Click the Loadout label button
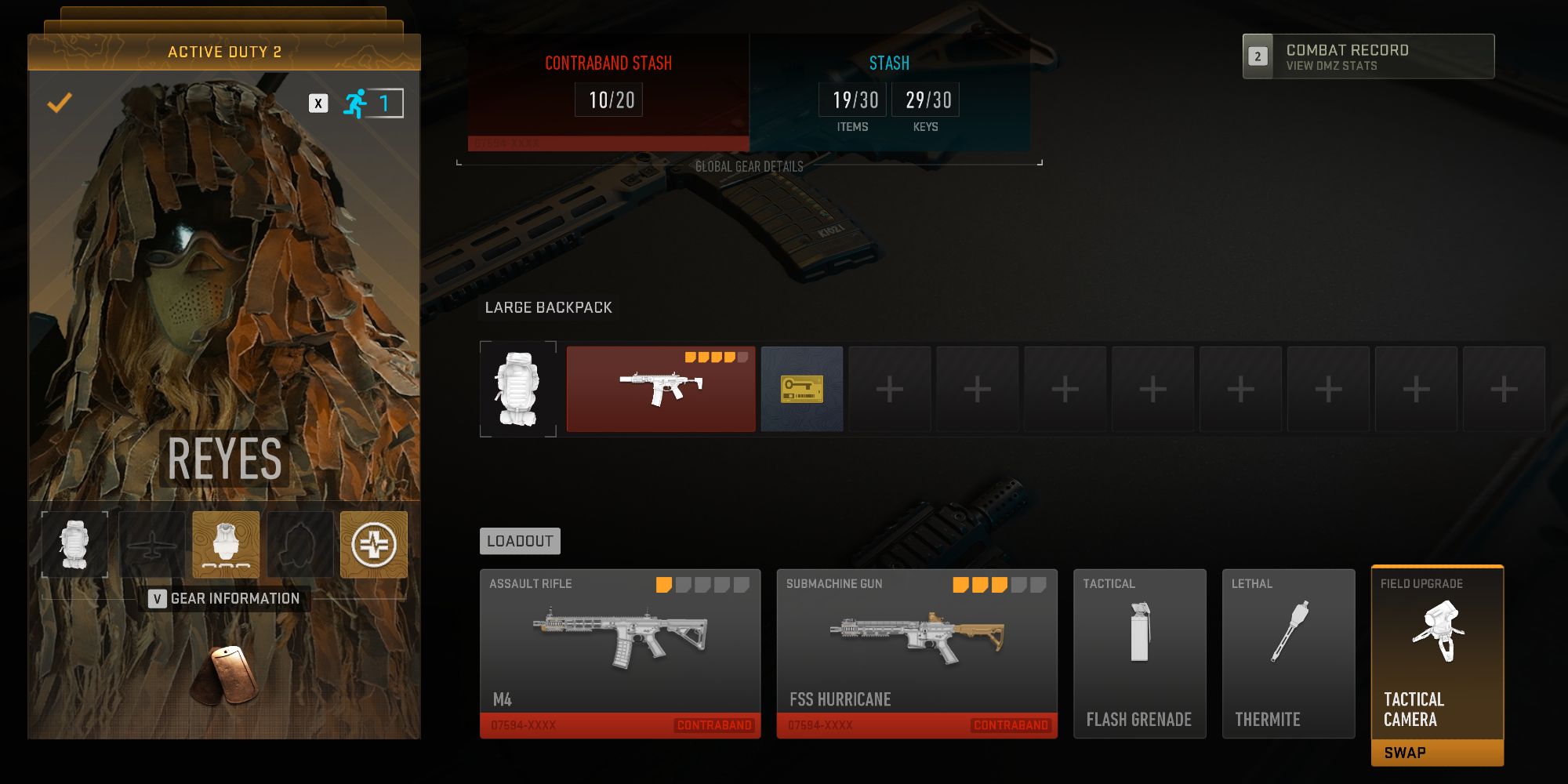The height and width of the screenshot is (784, 1568). coord(520,541)
